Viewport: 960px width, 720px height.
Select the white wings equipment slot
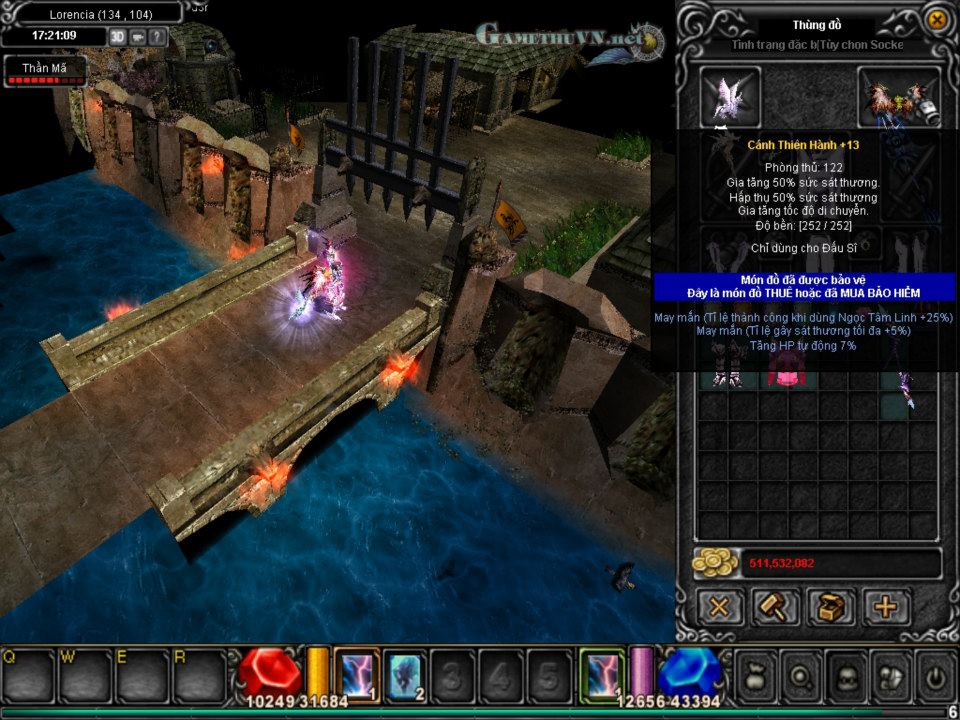click(730, 96)
